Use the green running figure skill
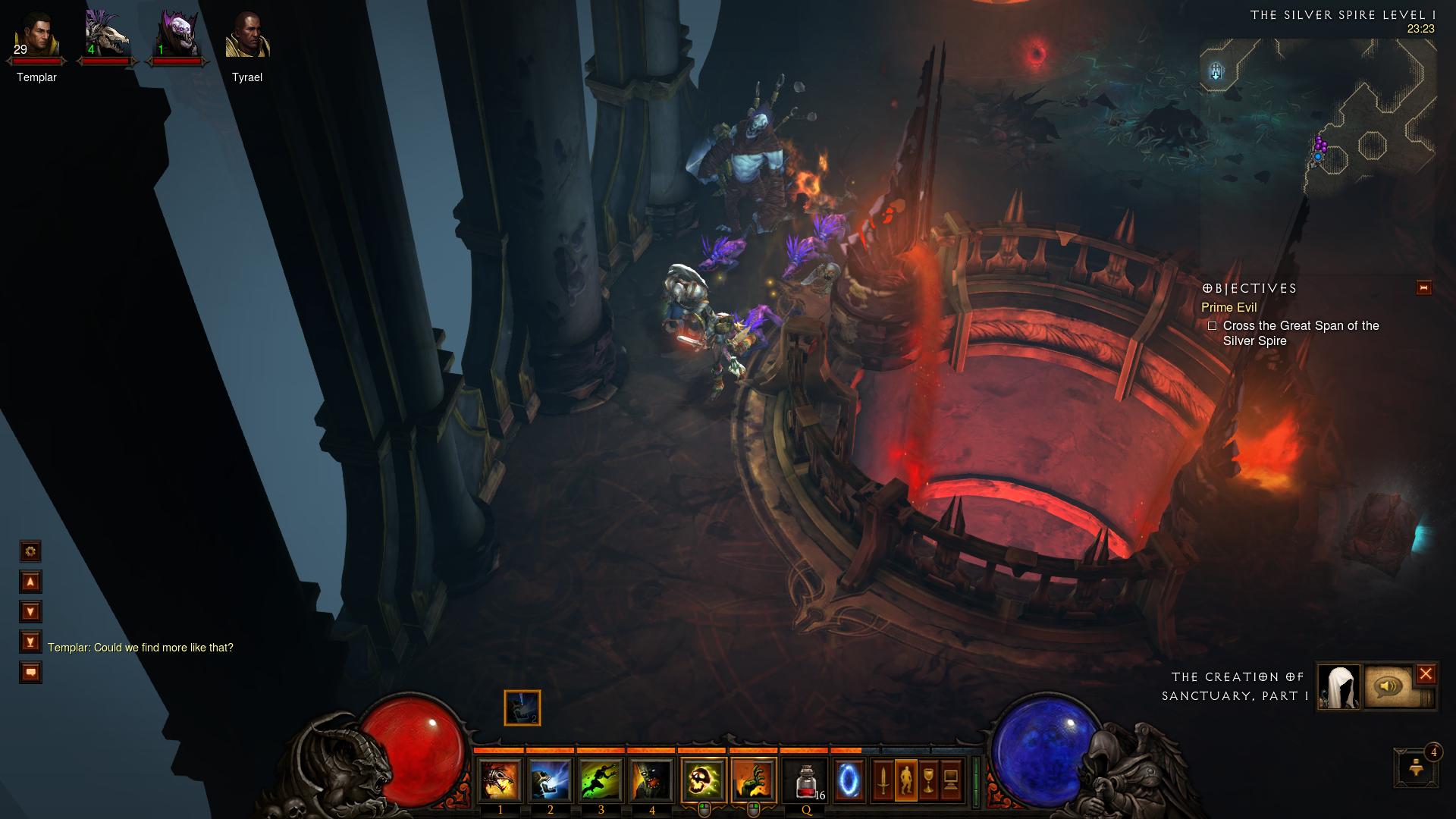This screenshot has width=1456, height=819. pos(601,780)
